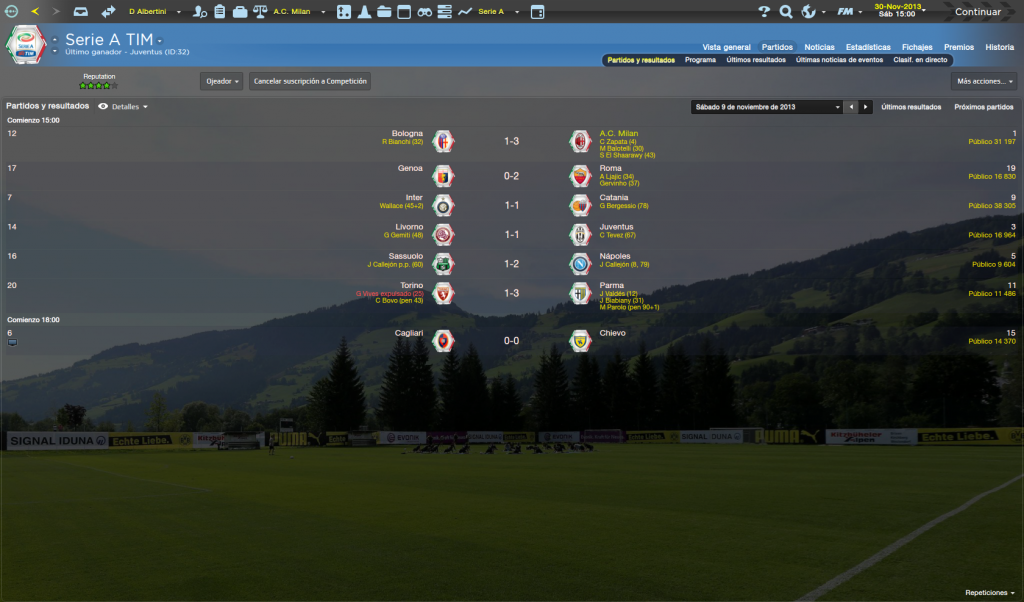This screenshot has height=602, width=1024.
Task: Cancel the competition subscription
Action: (x=310, y=81)
